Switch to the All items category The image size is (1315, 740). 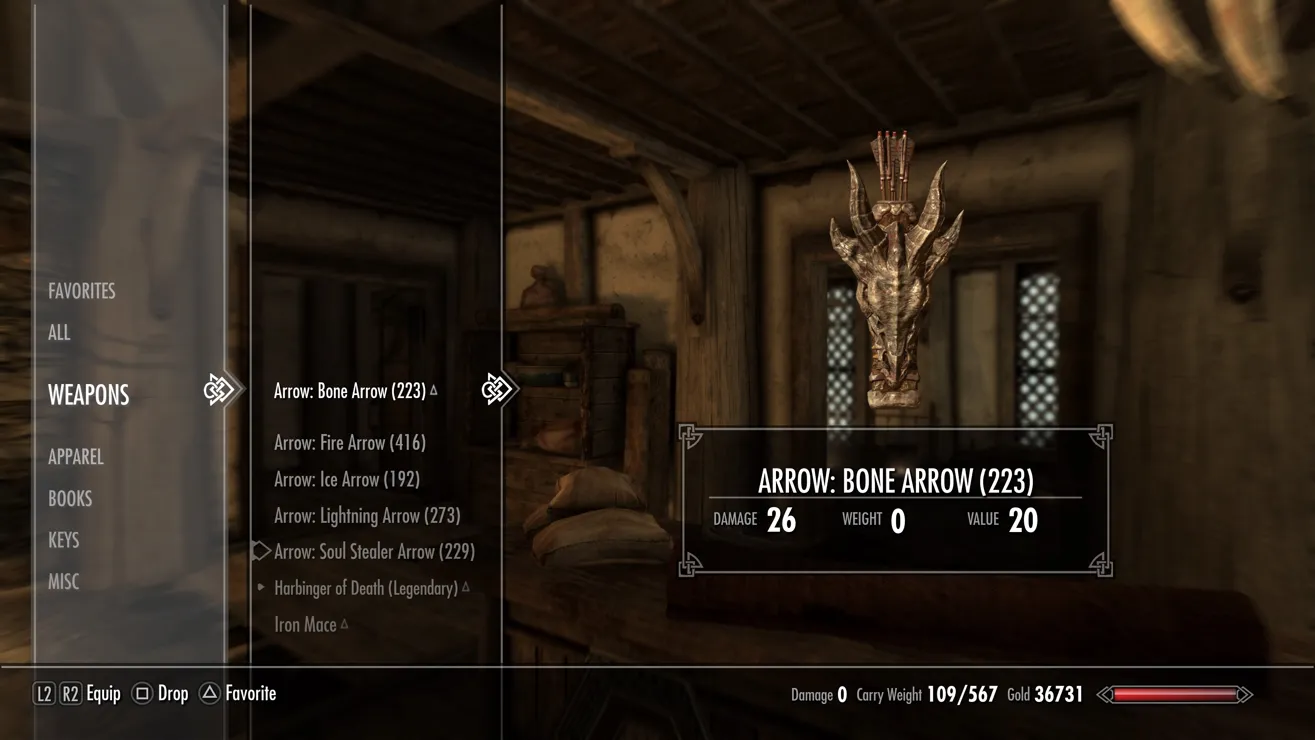pos(59,333)
